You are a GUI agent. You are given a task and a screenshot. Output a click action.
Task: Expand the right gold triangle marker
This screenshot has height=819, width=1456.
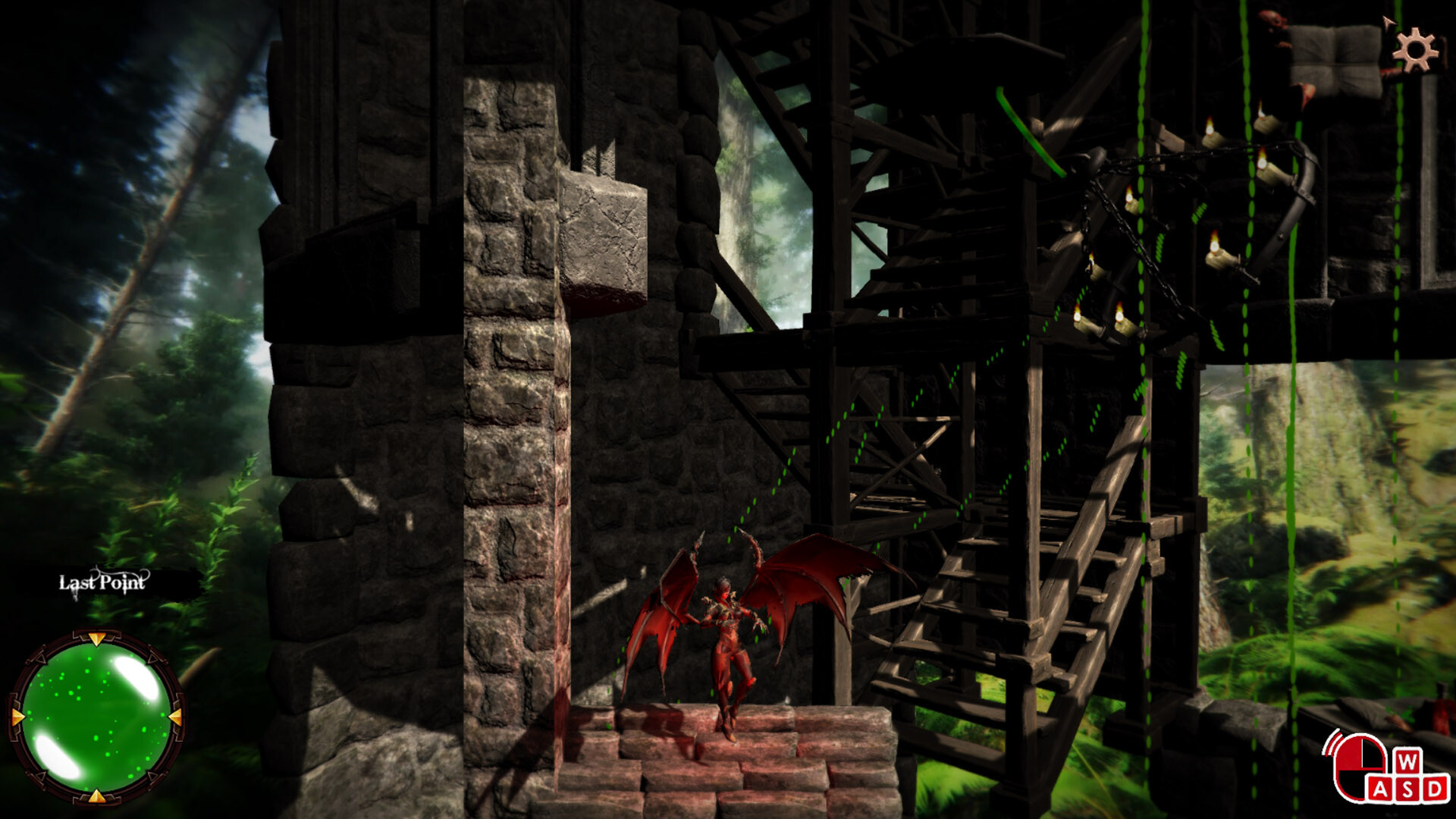(x=175, y=717)
